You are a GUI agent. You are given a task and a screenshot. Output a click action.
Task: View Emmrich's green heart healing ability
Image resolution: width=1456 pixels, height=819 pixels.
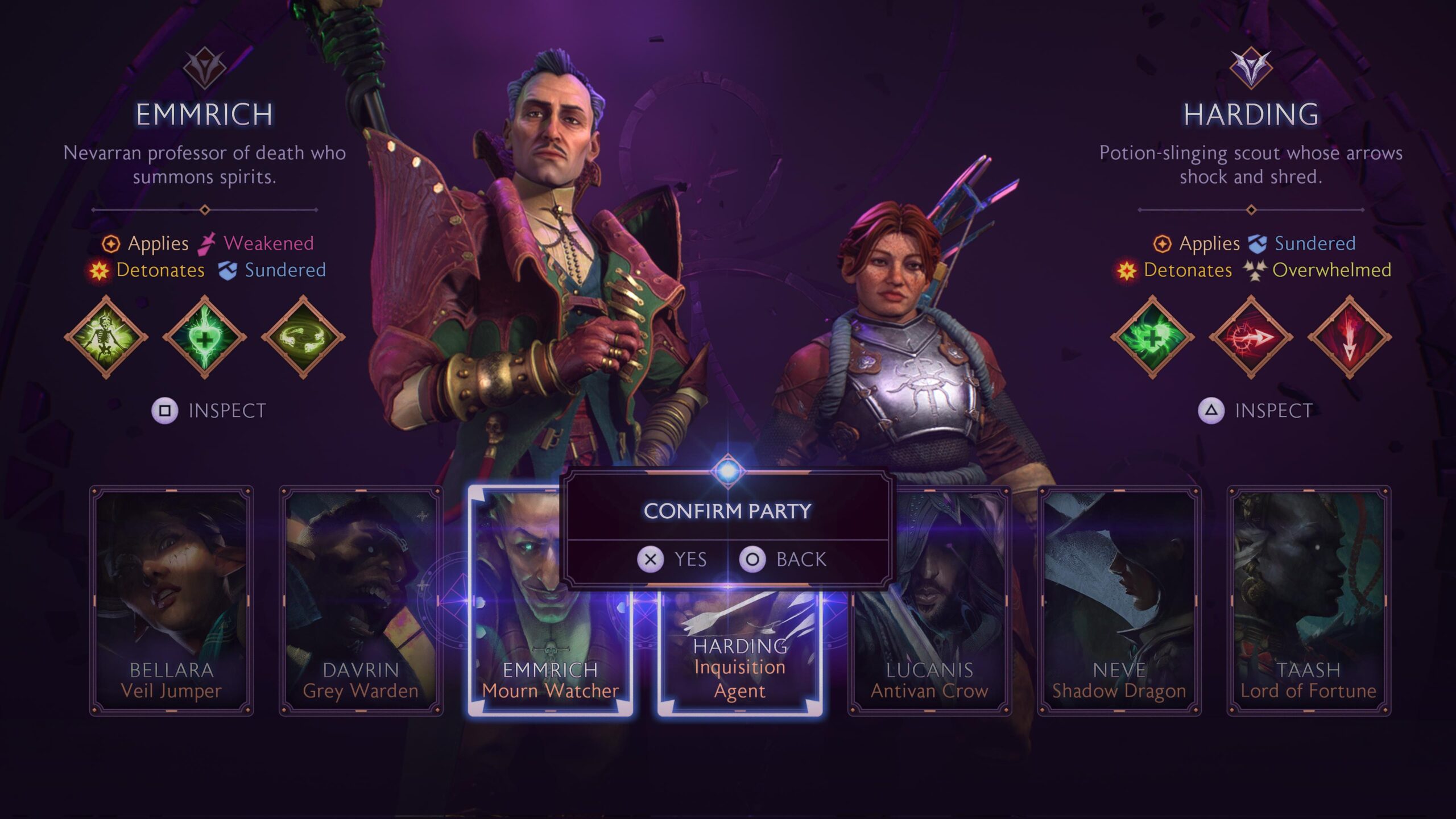205,337
